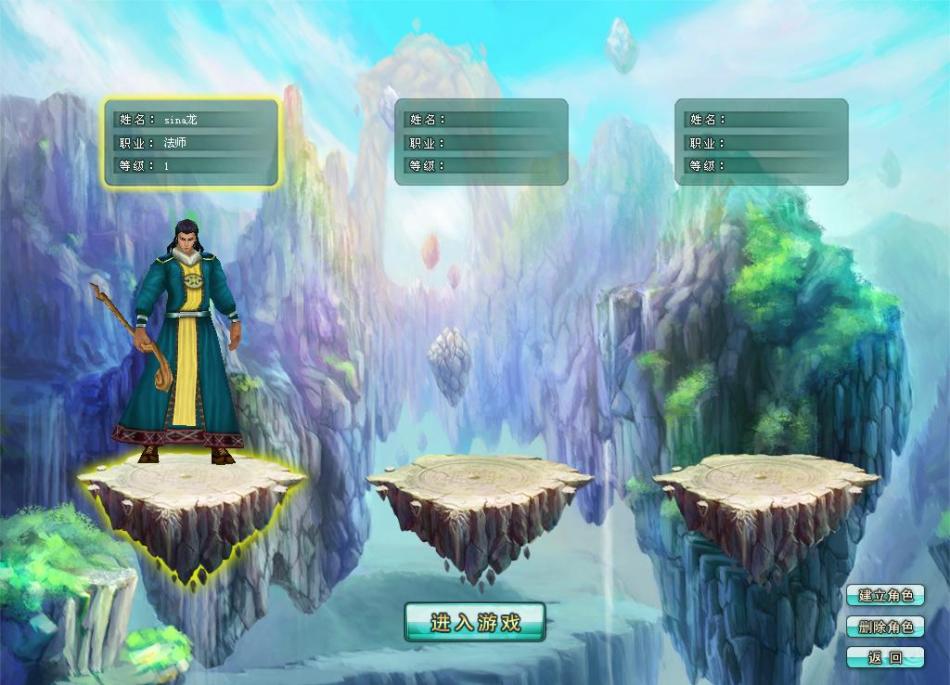Go back with the 返回 button
Screen dimensions: 950x685
point(885,658)
